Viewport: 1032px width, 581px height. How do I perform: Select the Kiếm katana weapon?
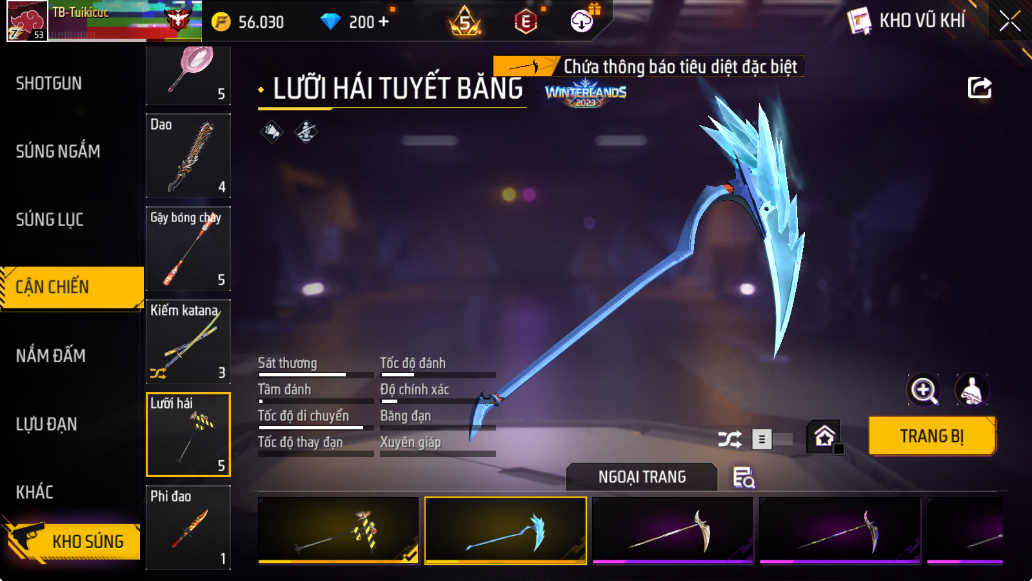[x=188, y=342]
